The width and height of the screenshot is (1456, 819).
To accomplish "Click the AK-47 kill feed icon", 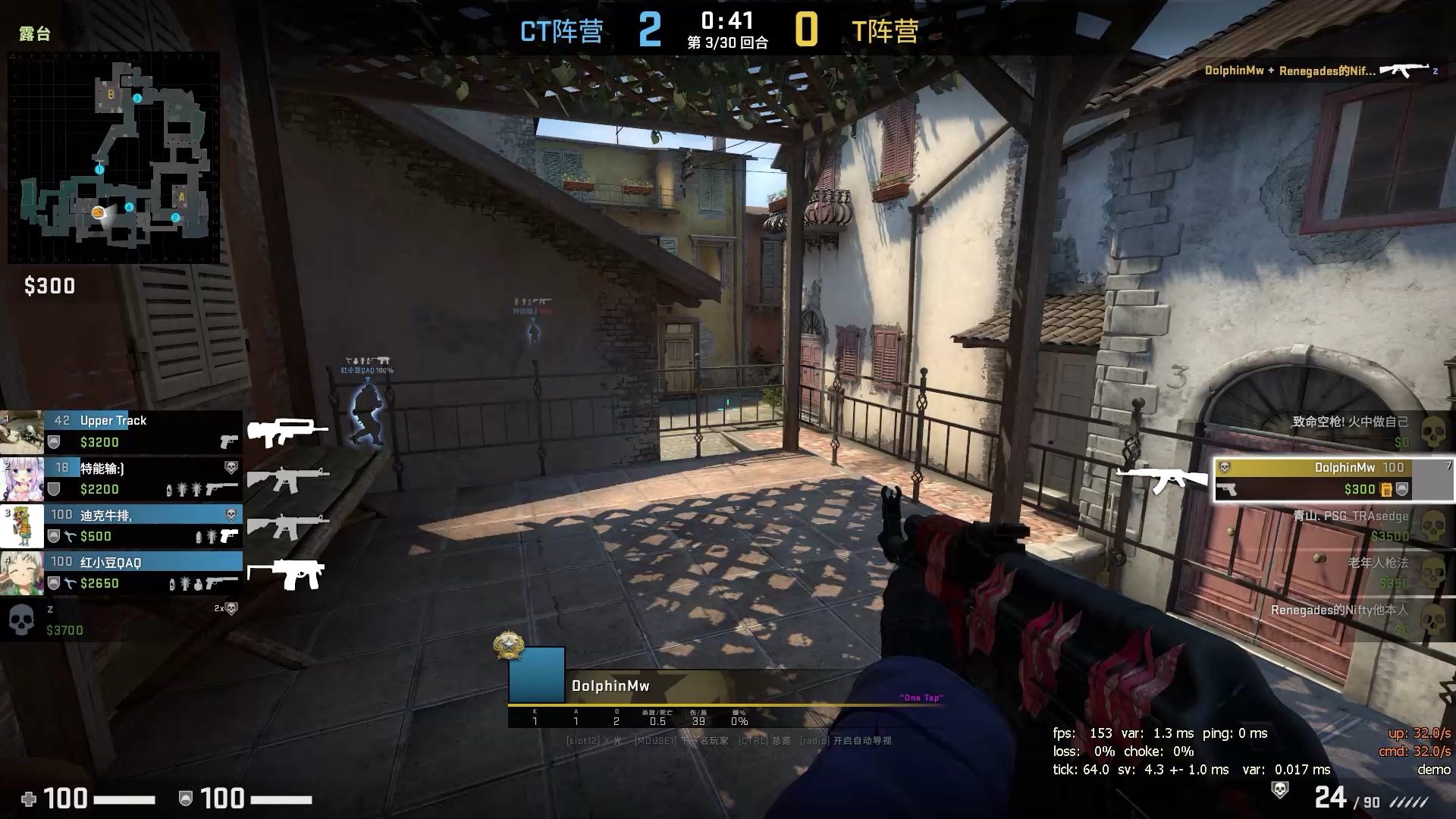I will [1404, 69].
